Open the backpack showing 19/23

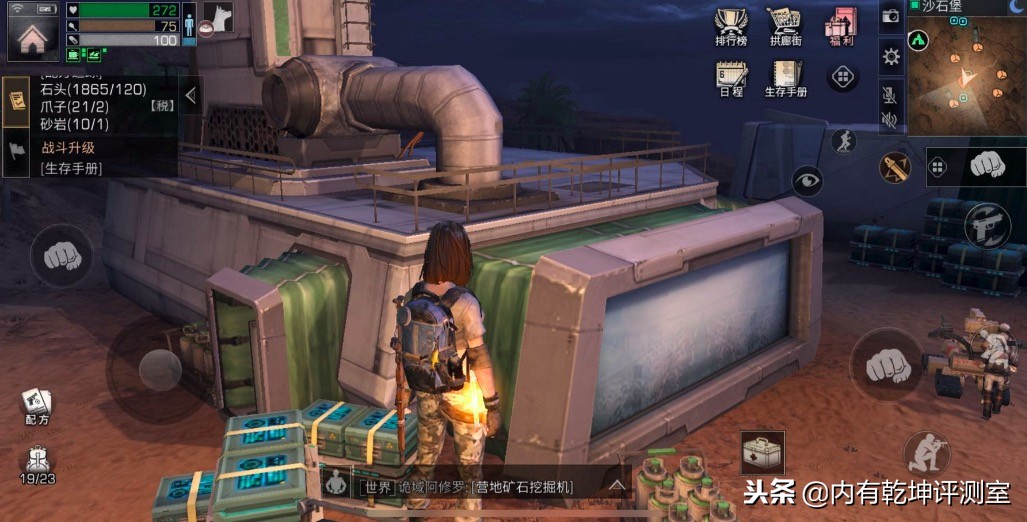(38, 465)
